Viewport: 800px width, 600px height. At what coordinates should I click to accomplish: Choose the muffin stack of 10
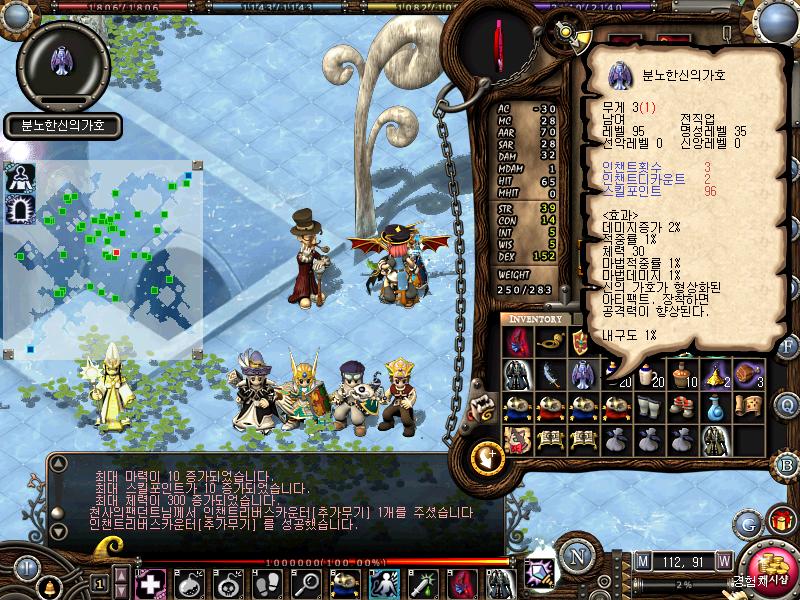pos(682,374)
